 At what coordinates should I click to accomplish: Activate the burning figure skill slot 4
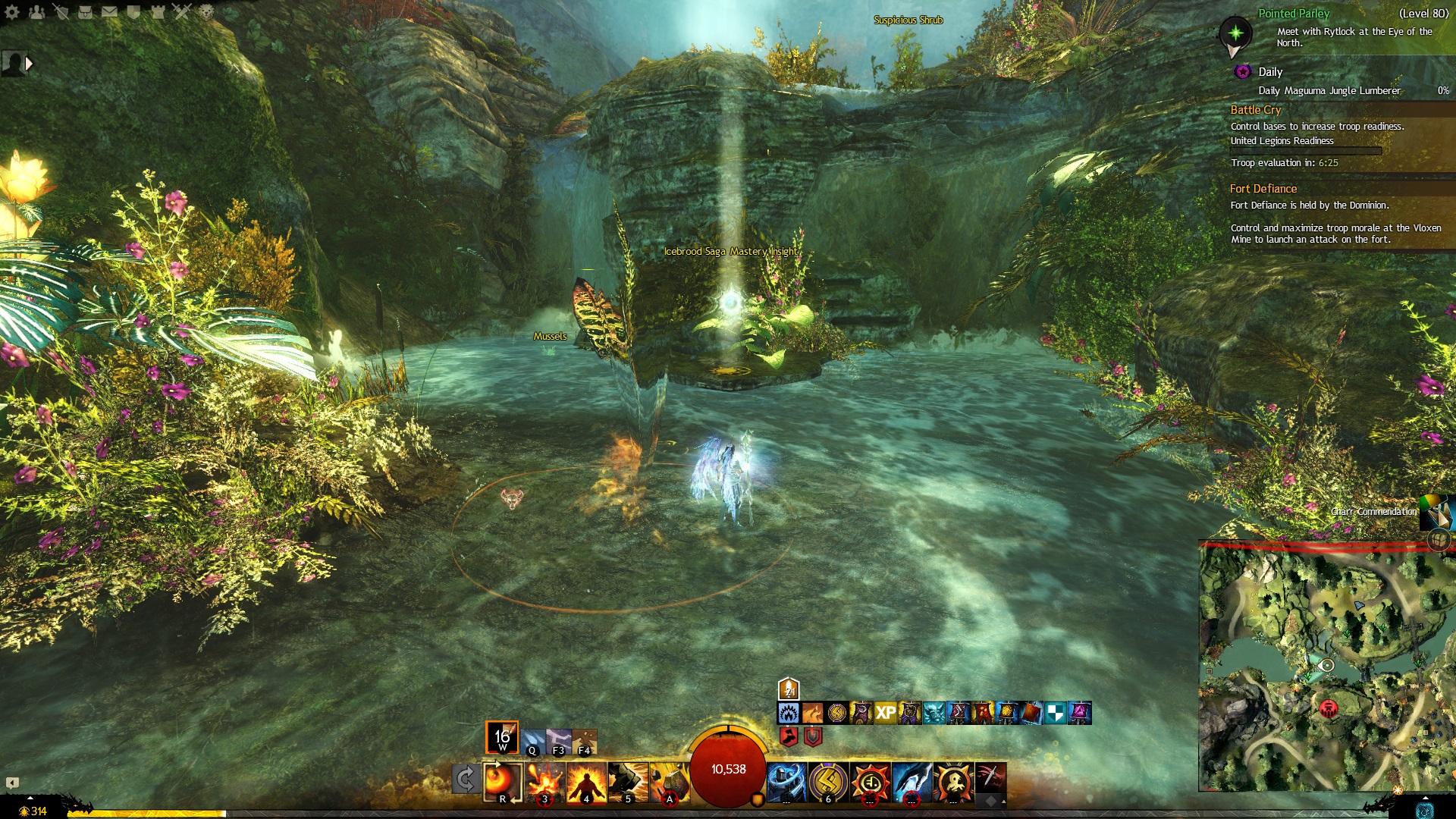586,781
